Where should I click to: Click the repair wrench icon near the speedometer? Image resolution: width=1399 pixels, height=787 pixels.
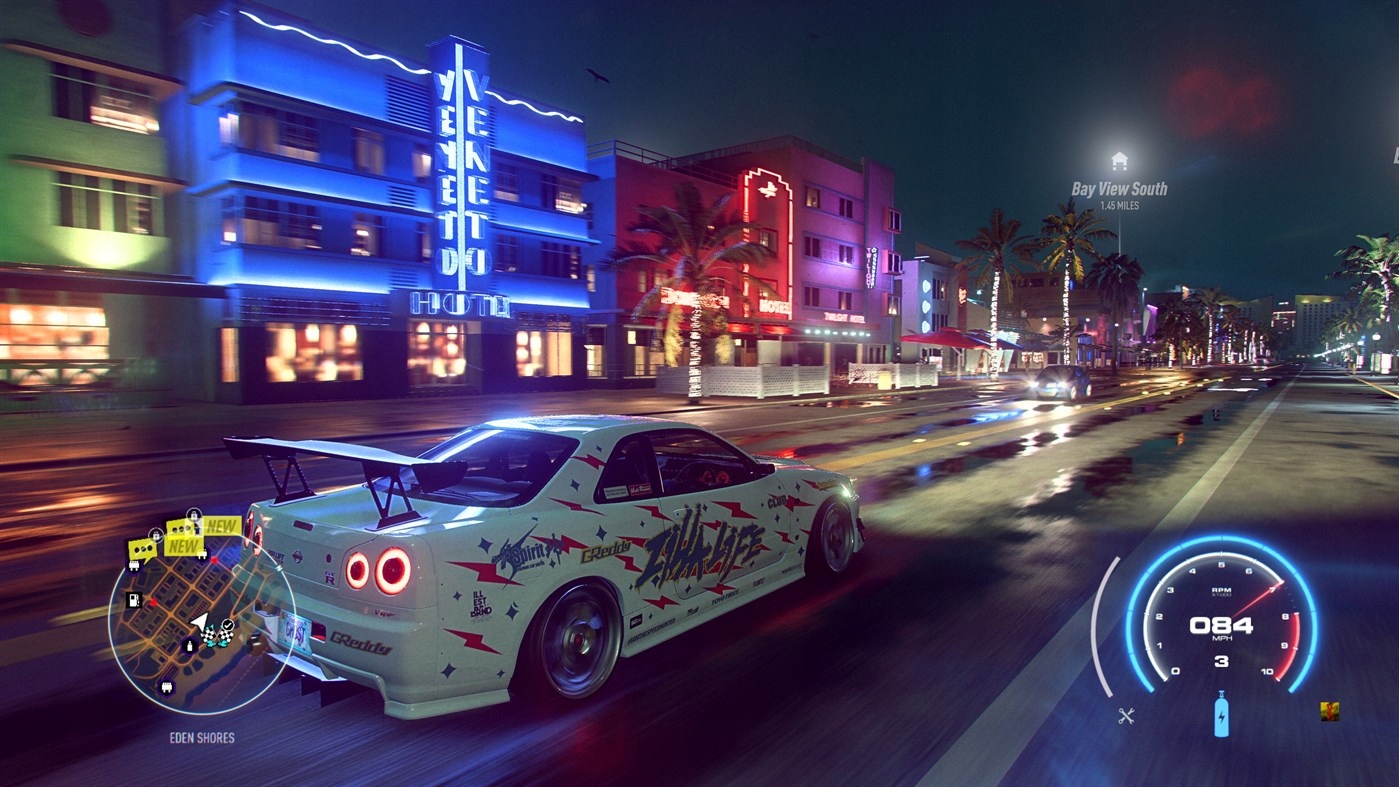tap(1125, 714)
